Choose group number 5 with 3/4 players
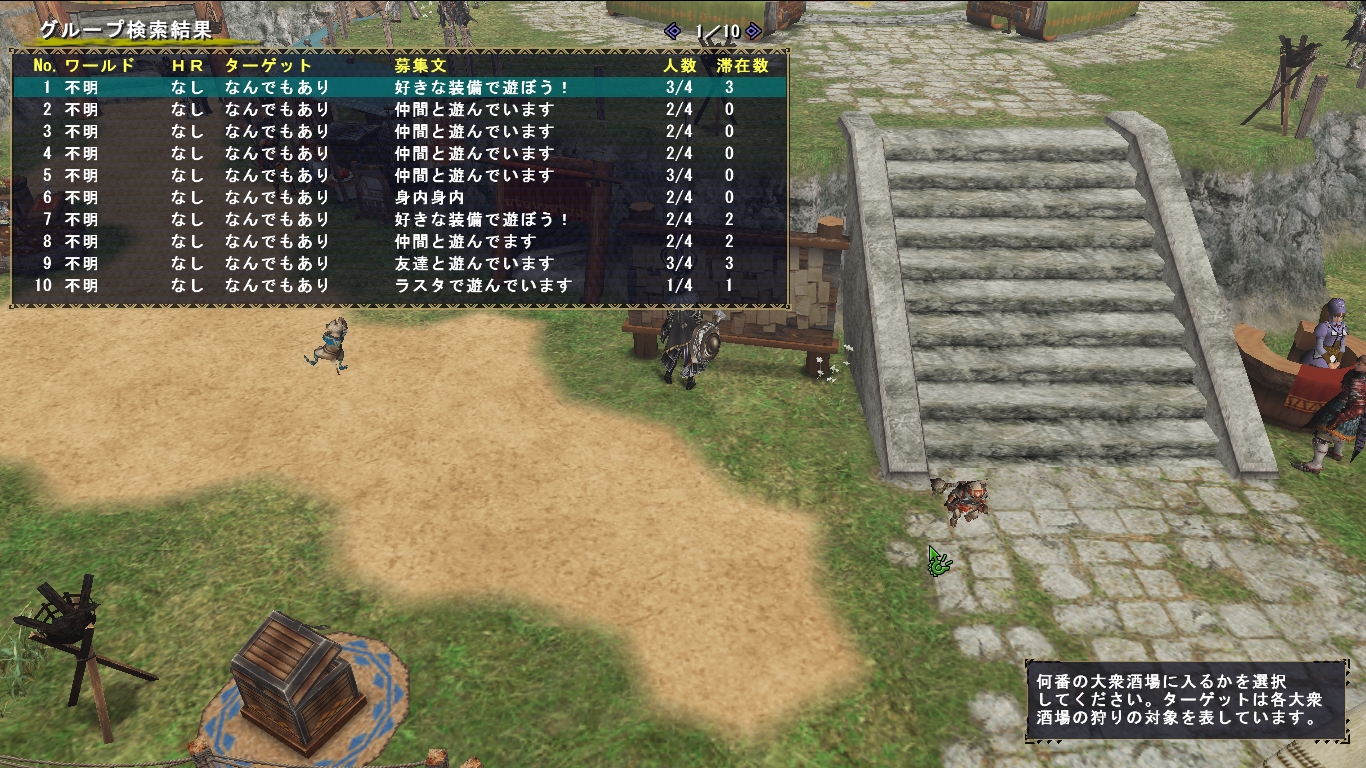Viewport: 1366px width, 768px height. click(400, 175)
